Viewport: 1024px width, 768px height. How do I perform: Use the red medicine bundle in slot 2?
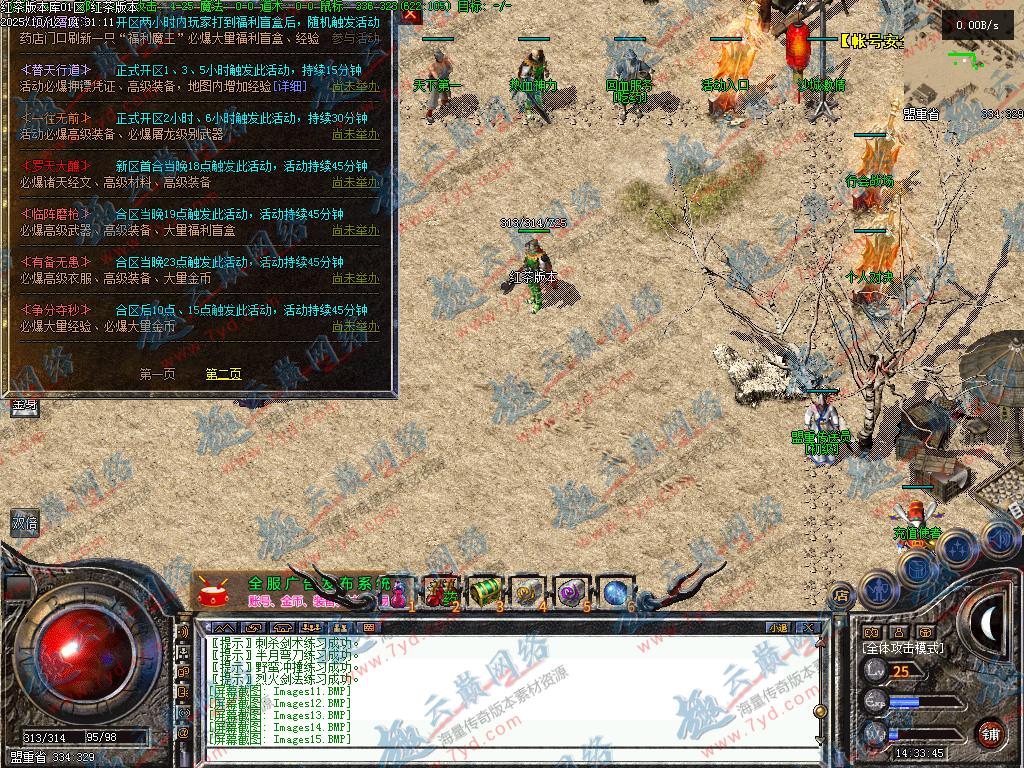[x=441, y=591]
